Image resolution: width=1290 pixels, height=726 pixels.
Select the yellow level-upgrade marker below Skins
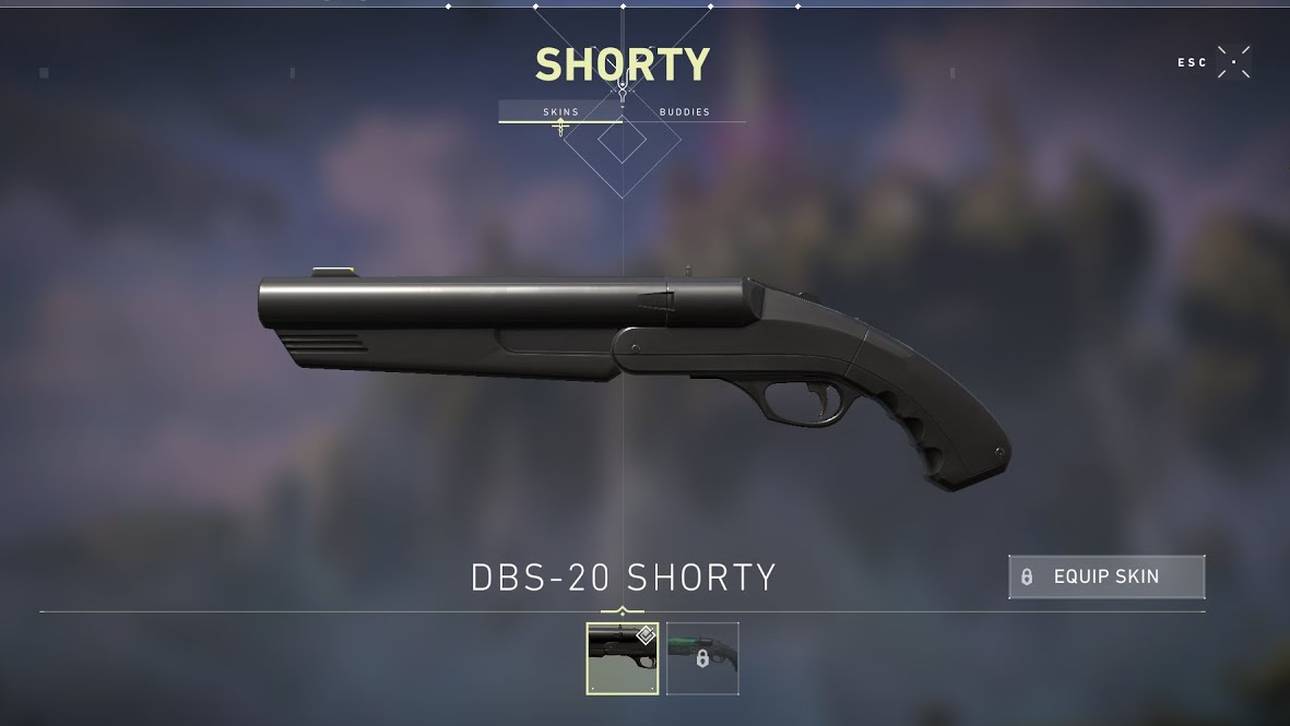click(560, 128)
